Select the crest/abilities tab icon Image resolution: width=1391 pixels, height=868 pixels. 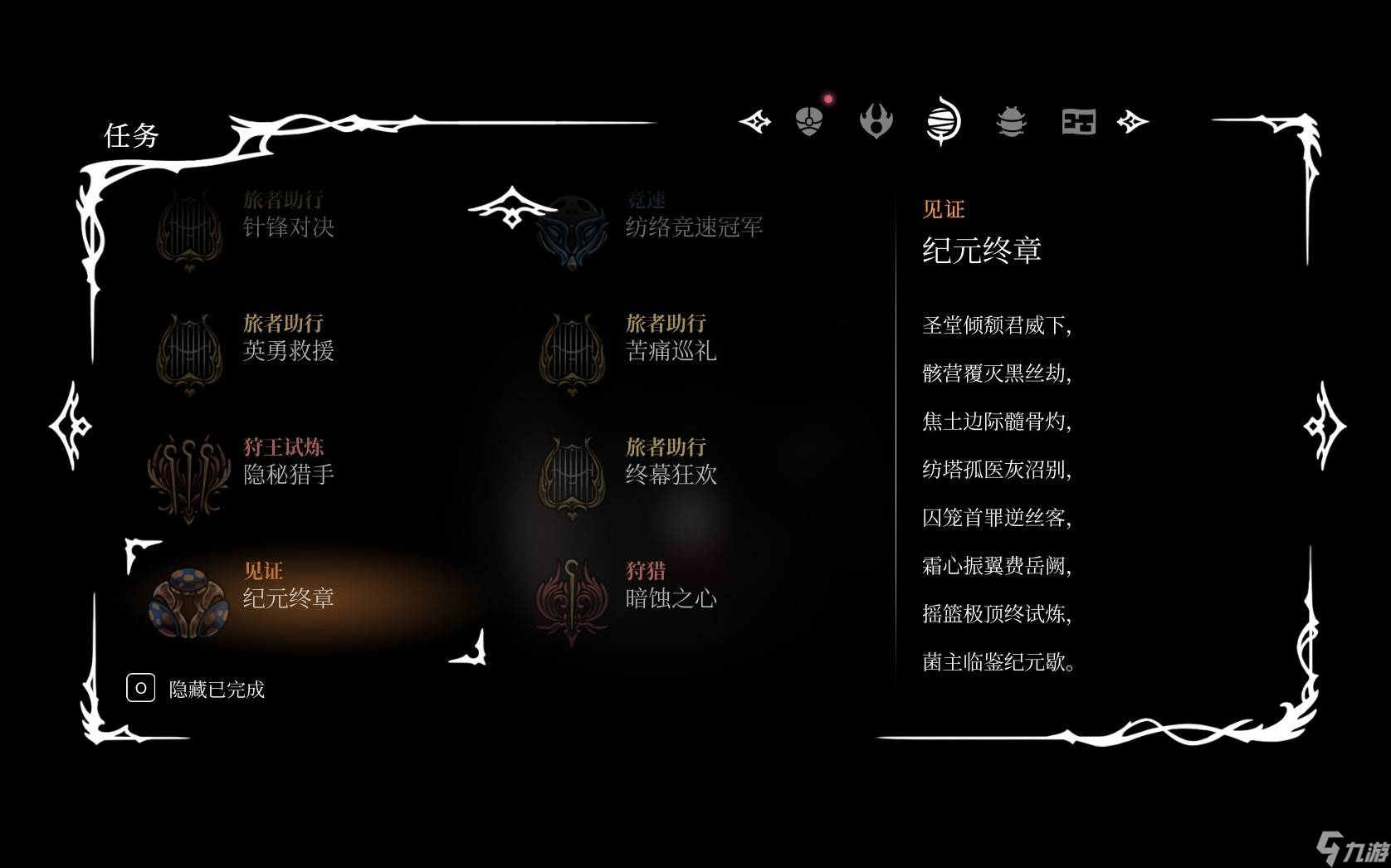877,121
